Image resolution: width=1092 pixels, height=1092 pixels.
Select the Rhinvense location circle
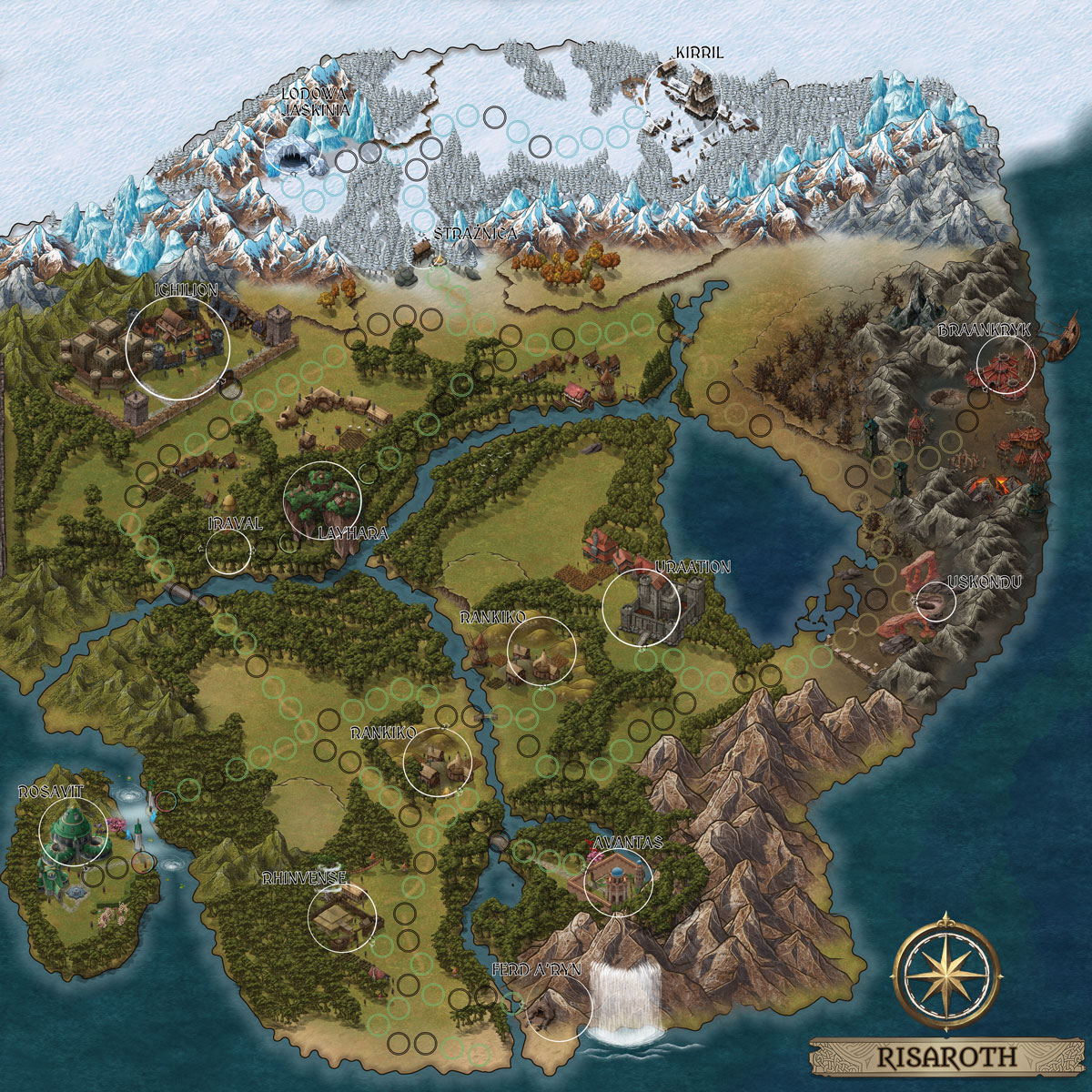pos(343,917)
